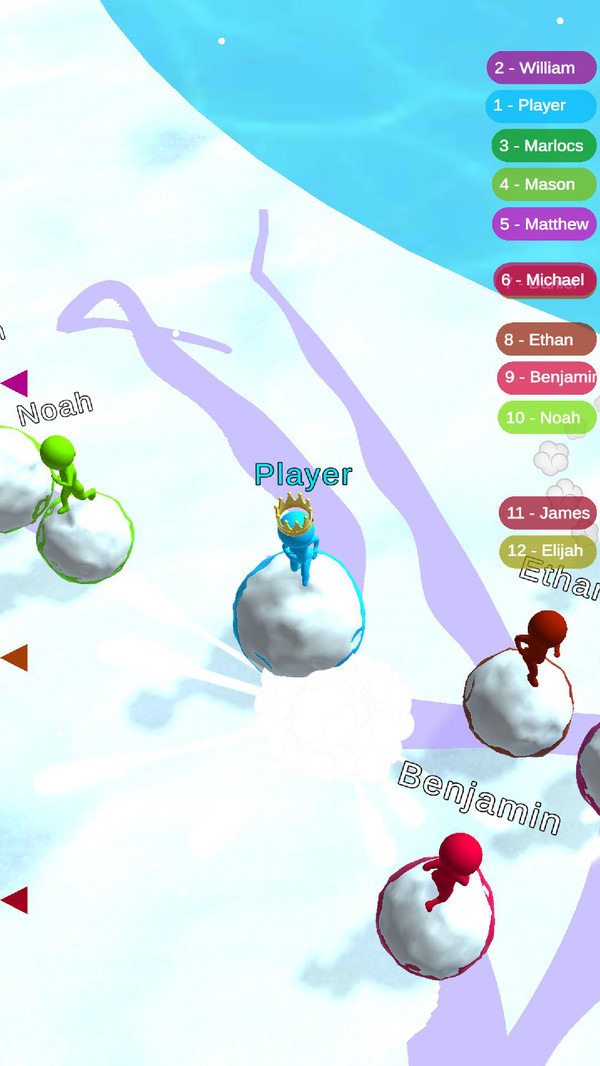Viewport: 600px width, 1066px height.
Task: Click Elijah's leaderboard row
Action: click(548, 551)
